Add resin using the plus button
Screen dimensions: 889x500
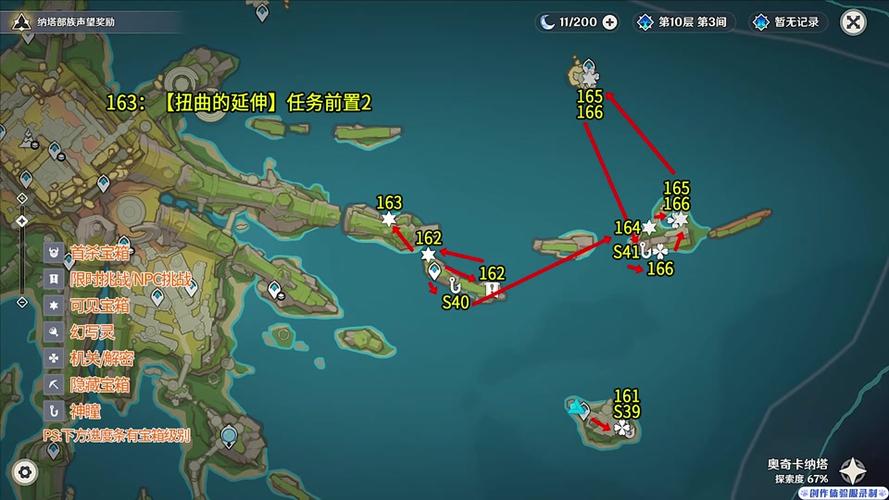click(610, 22)
